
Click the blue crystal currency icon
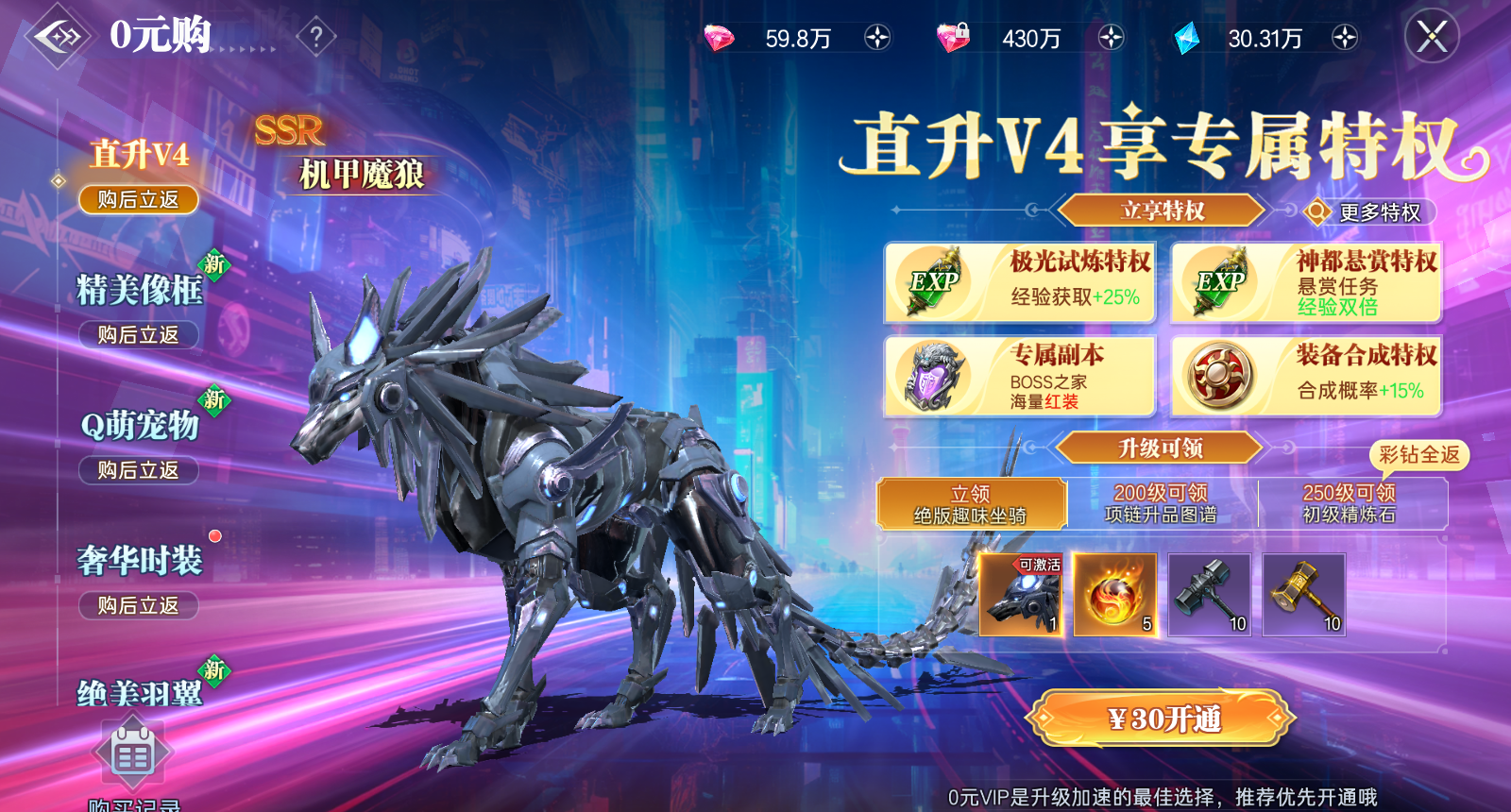1186,38
